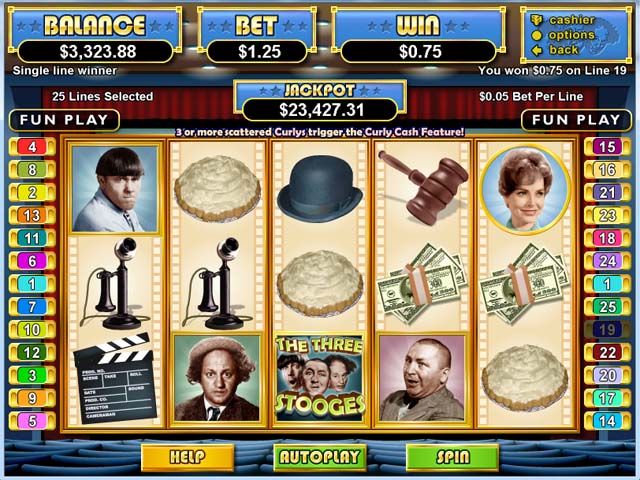Viewport: 640px width, 480px height.
Task: Select payline number 12
Action: [33, 352]
